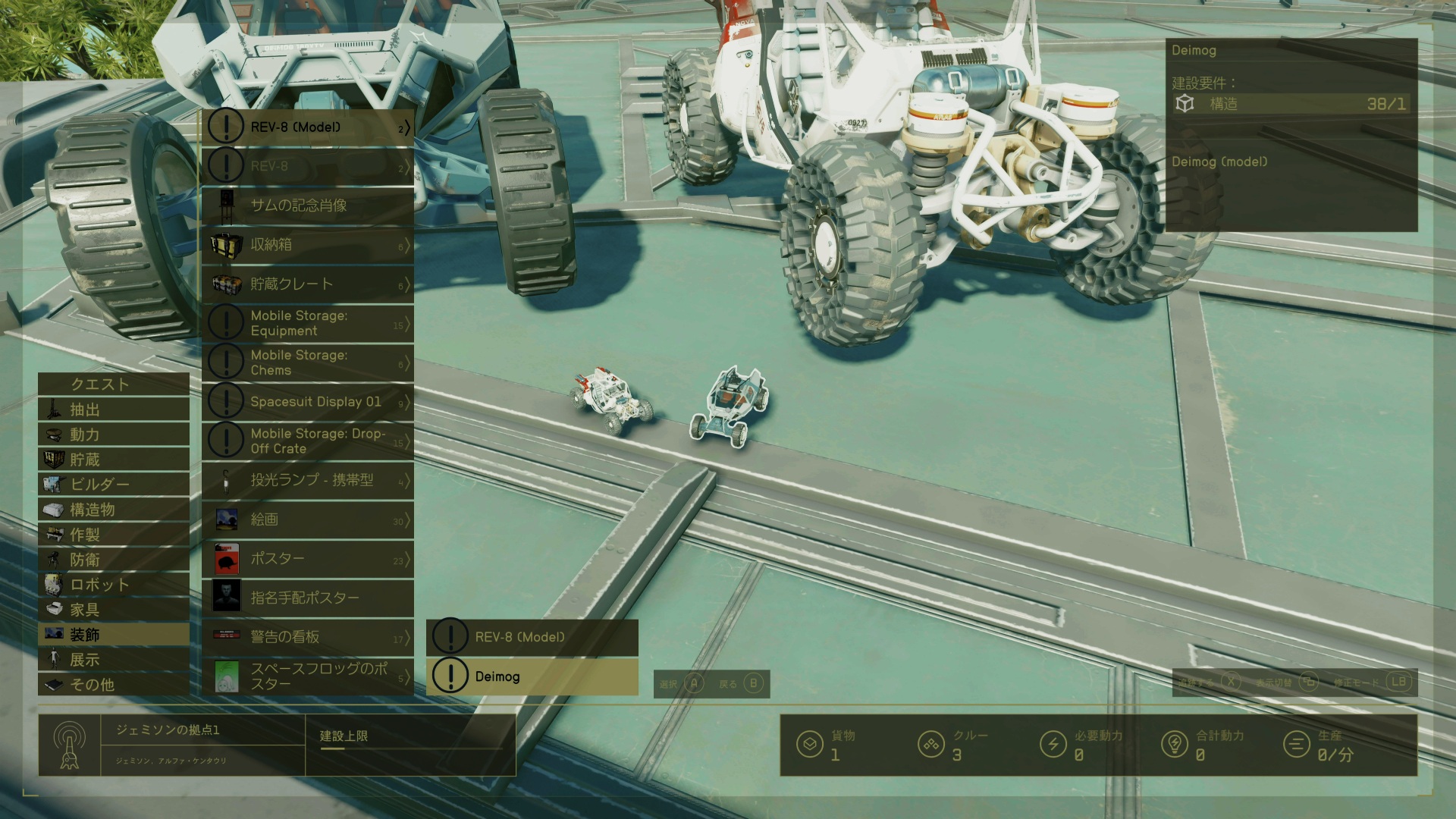Select the 構造物 category
1456x819 pixels.
click(x=114, y=510)
